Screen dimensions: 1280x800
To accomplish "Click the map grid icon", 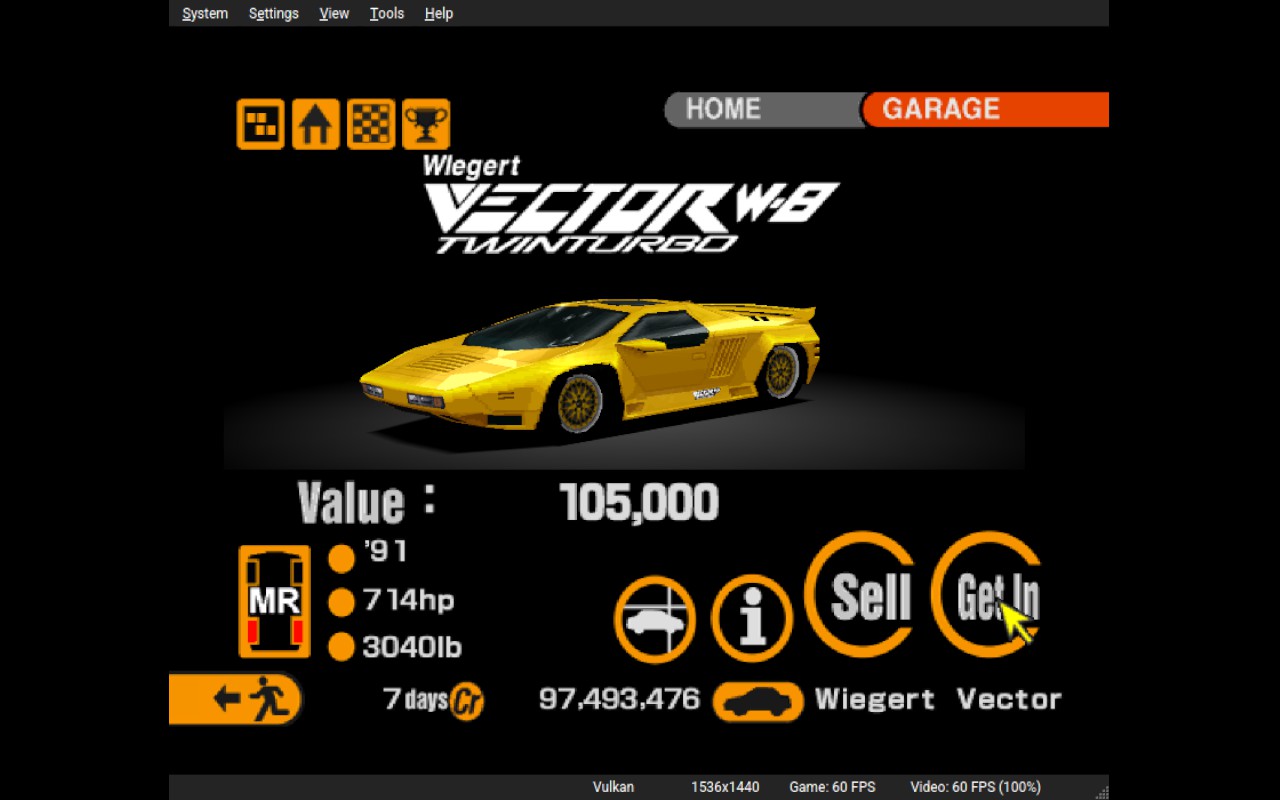I will [x=261, y=125].
